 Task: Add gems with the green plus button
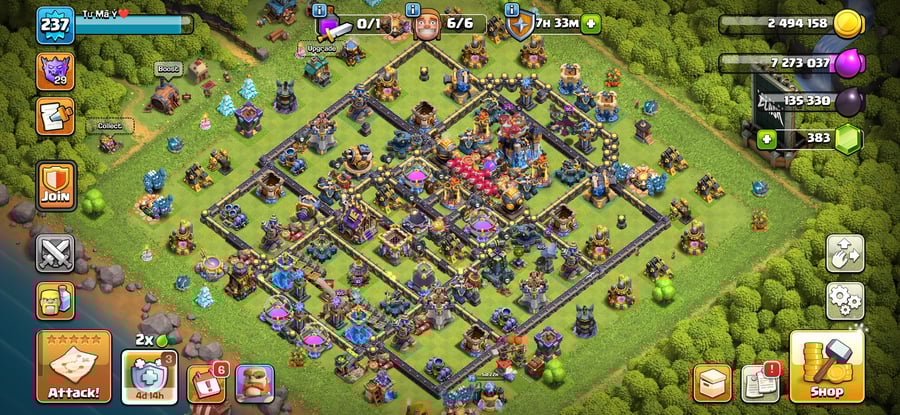768,138
